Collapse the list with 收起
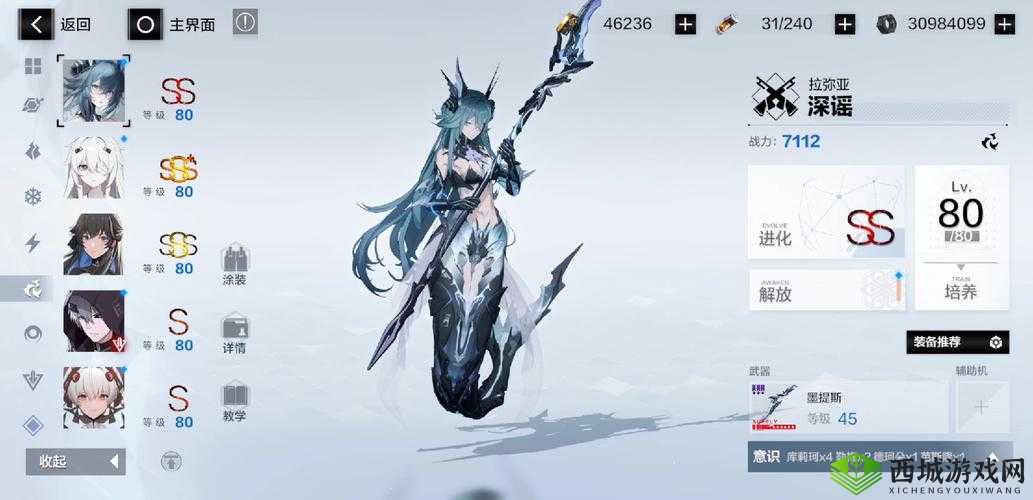 click(75, 461)
